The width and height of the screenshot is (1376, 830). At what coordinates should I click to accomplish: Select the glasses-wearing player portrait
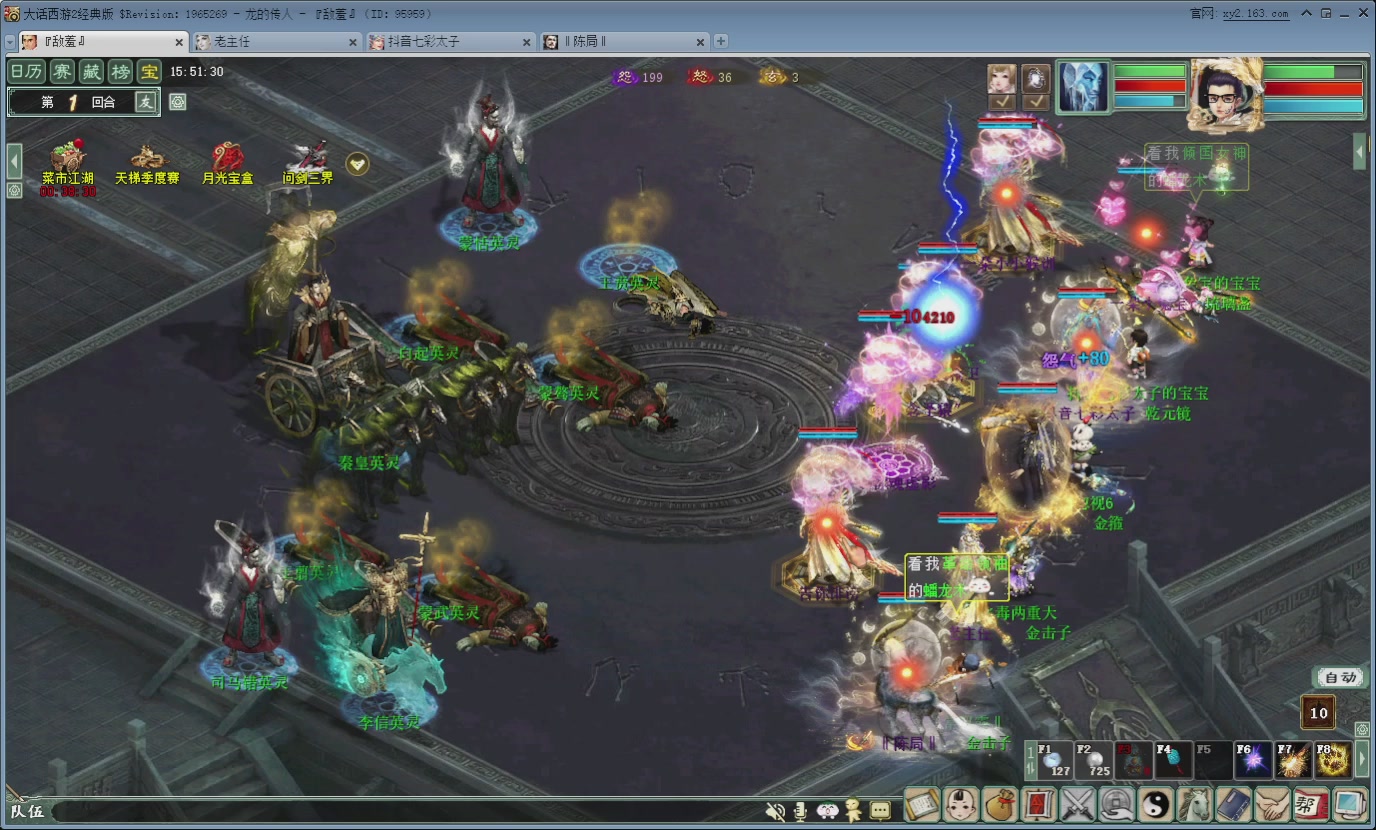(1224, 95)
